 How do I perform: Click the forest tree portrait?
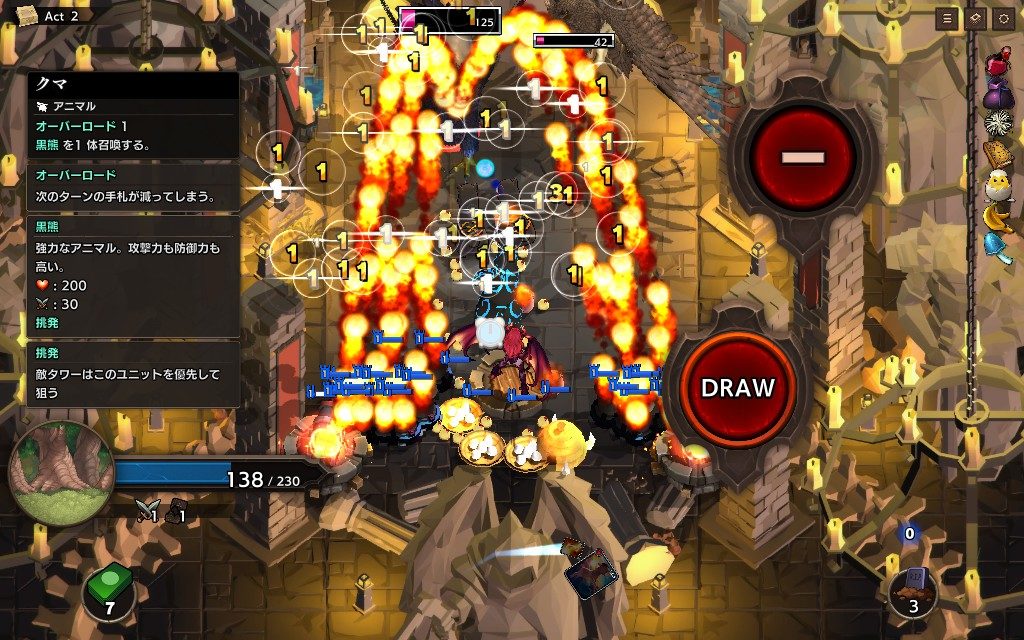62,472
